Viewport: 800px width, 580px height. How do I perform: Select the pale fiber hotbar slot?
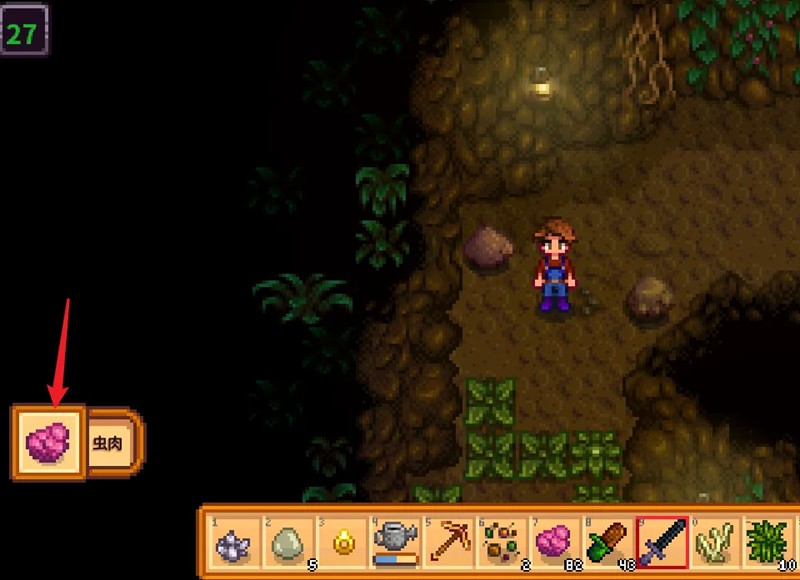(714, 543)
